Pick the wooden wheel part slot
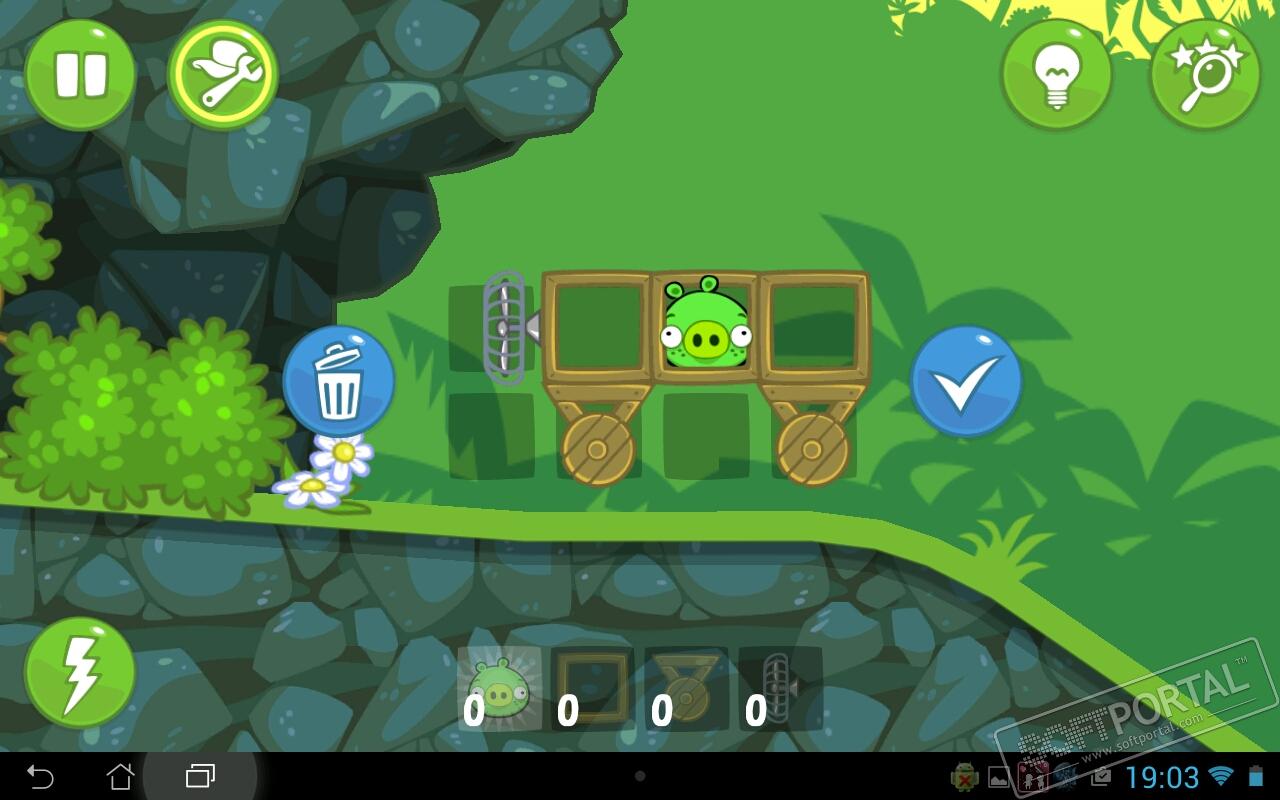Screen dimensions: 1280x800 pyautogui.click(x=686, y=688)
